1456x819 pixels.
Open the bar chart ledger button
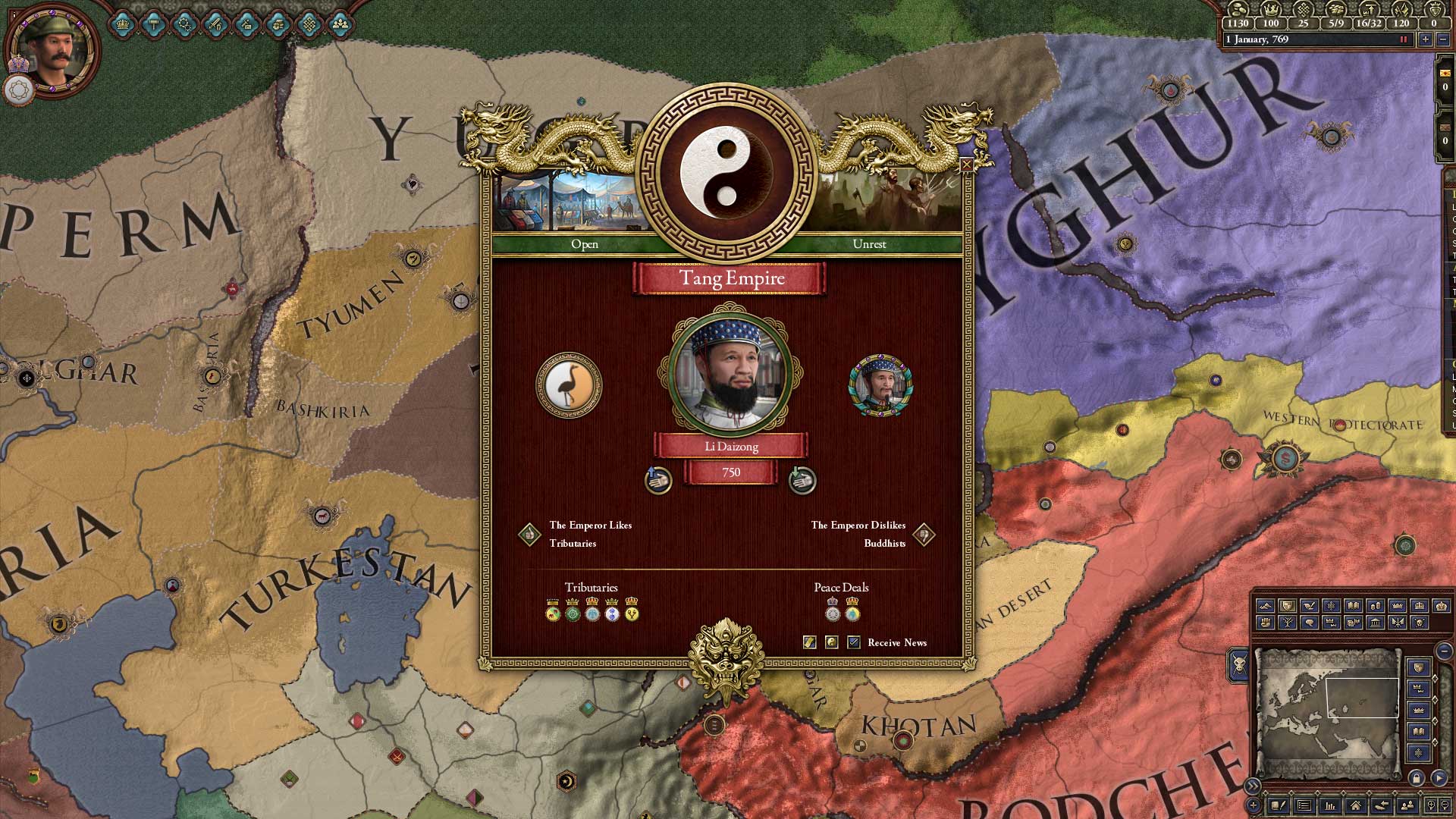[1329, 805]
